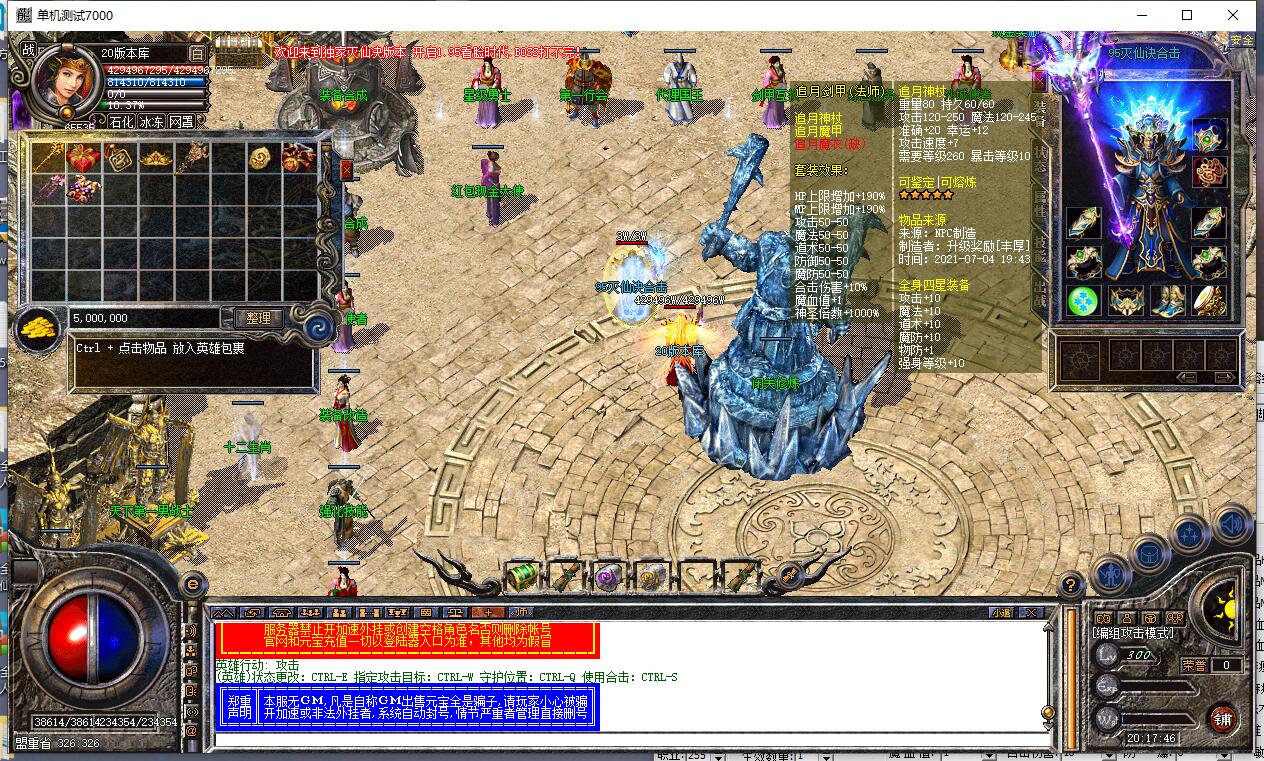Click the gold coins pile icon
Viewport: 1264px width, 761px height.
[x=38, y=329]
